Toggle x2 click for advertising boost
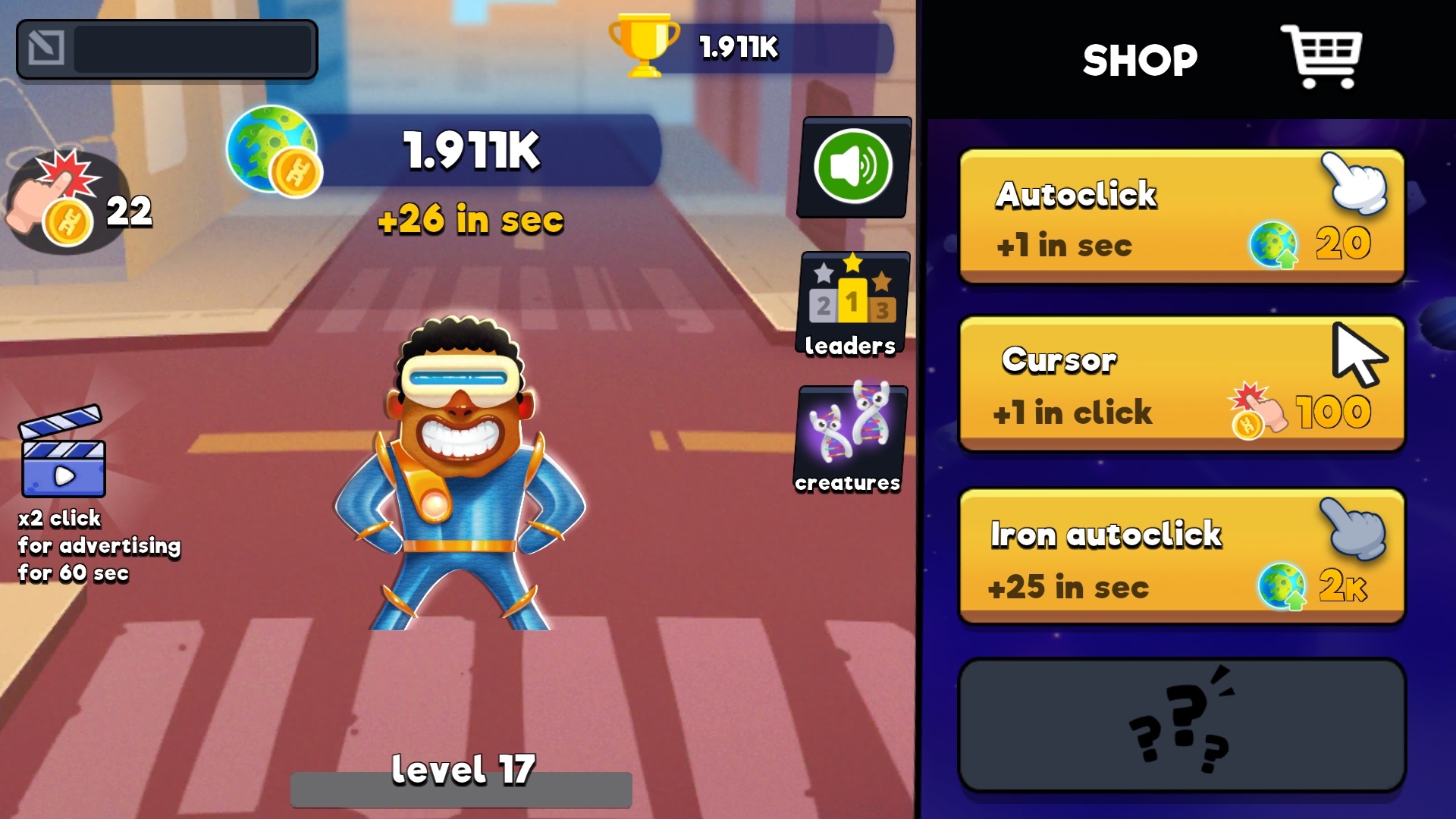 coord(97,546)
